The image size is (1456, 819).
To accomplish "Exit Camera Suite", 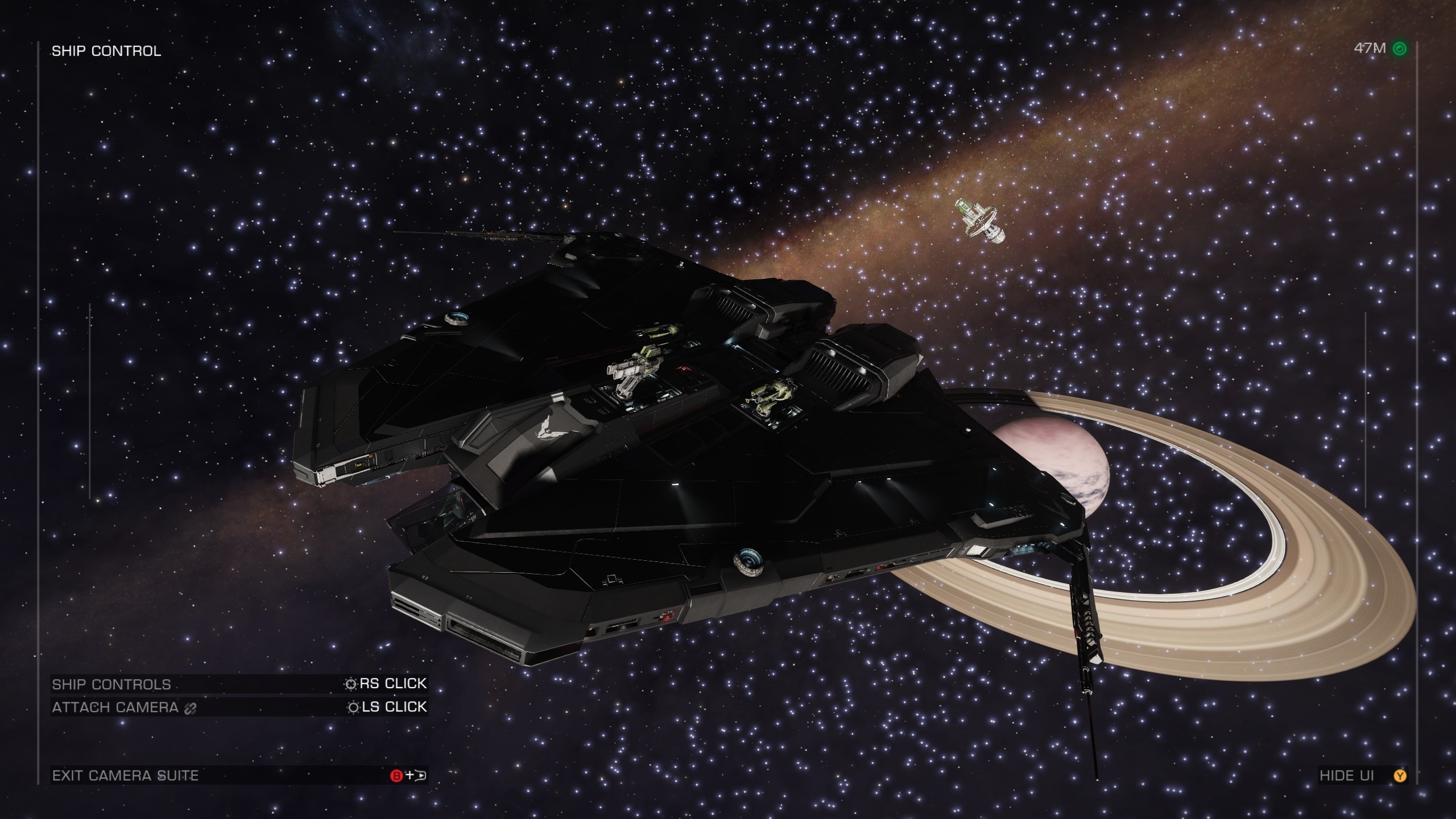I will [x=239, y=775].
